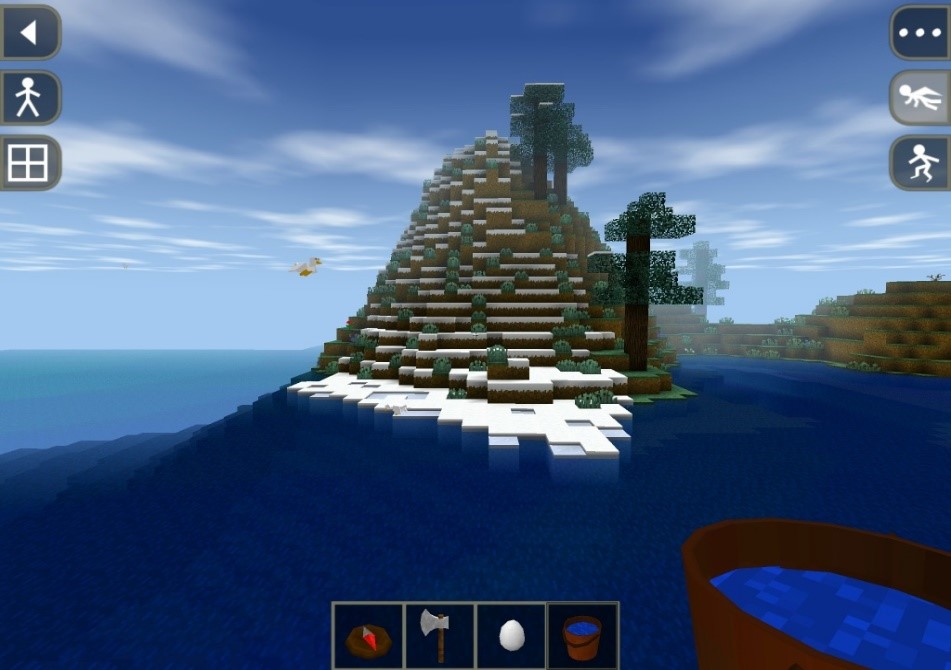The width and height of the screenshot is (951, 670).
Task: Choose the white egg hotbar slot
Action: pos(511,635)
